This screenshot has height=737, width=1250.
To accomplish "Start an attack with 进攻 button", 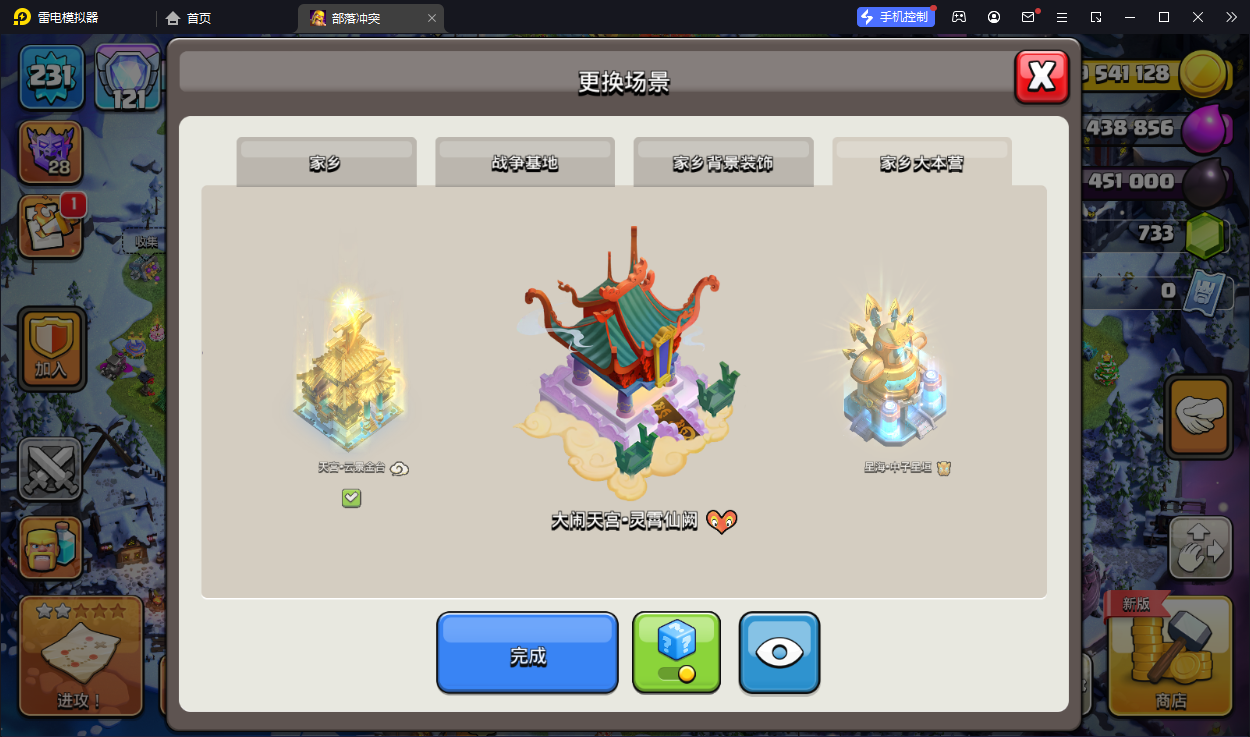I will tap(79, 655).
